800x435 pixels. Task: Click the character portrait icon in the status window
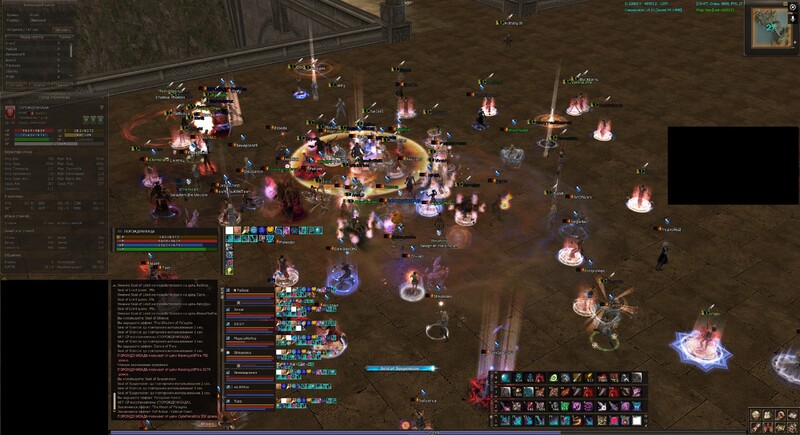11,110
